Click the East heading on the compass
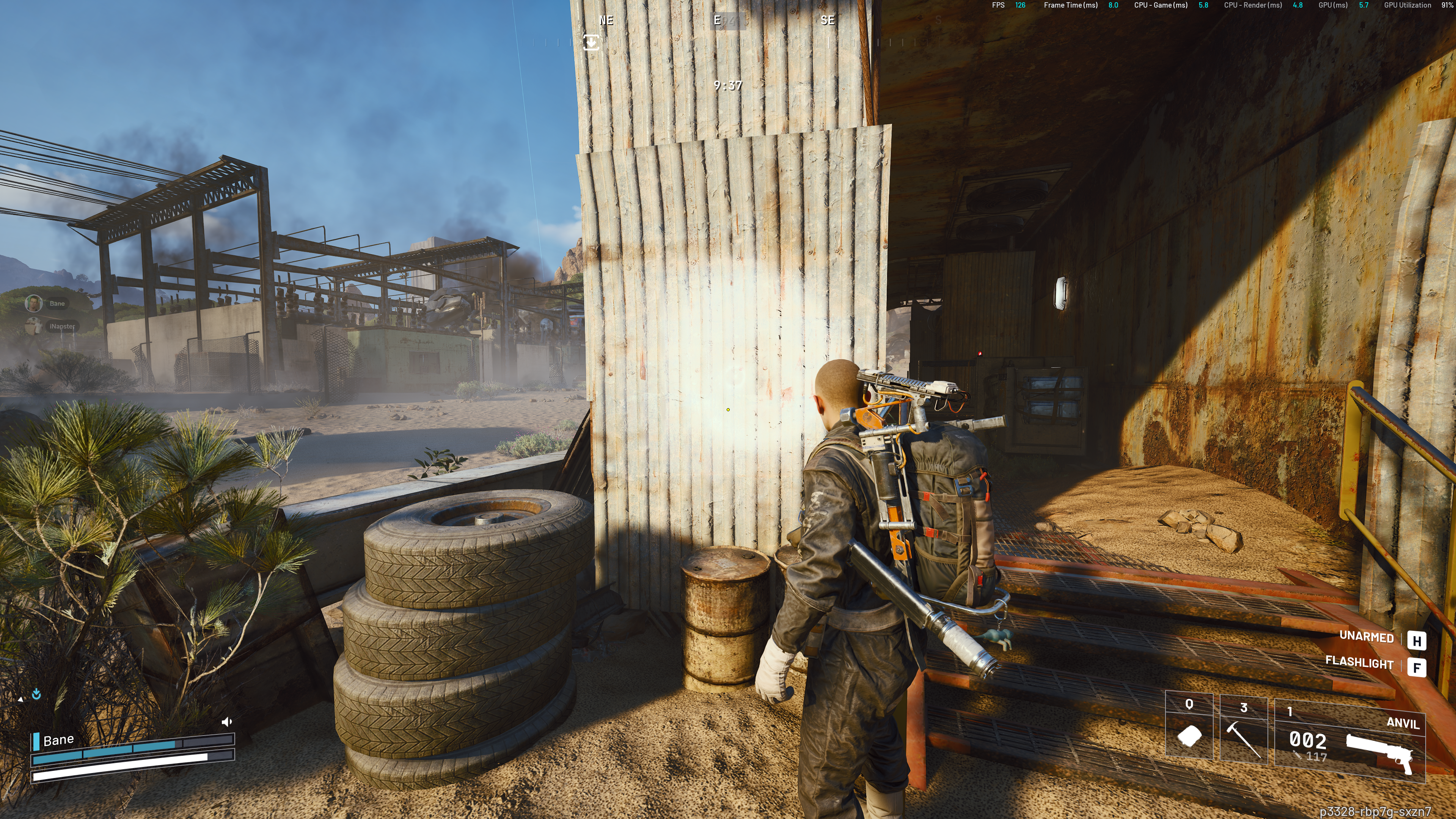 tap(717, 20)
